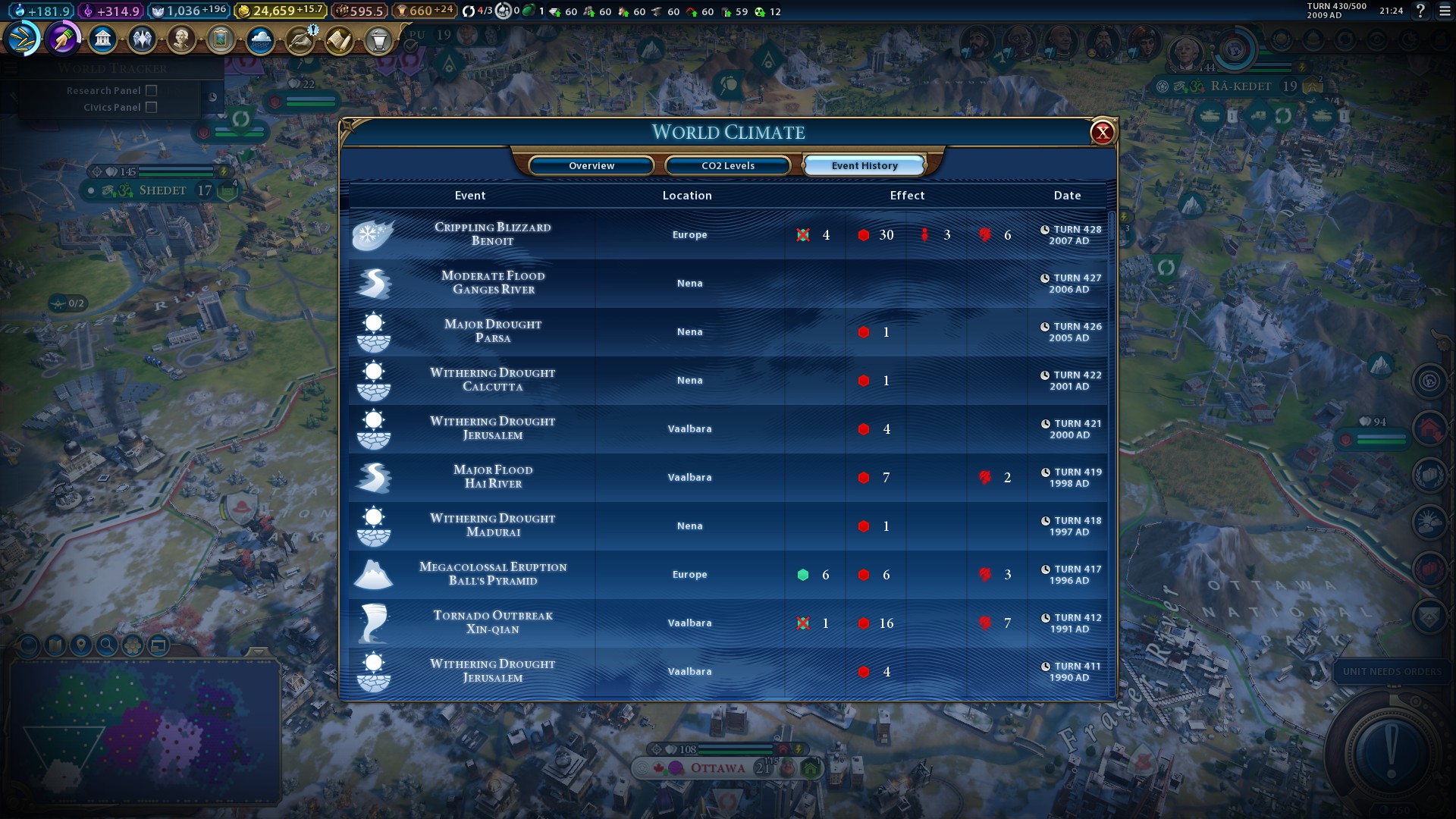Toggle the Research Panel checkbox
This screenshot has width=1456, height=819.
(x=152, y=90)
